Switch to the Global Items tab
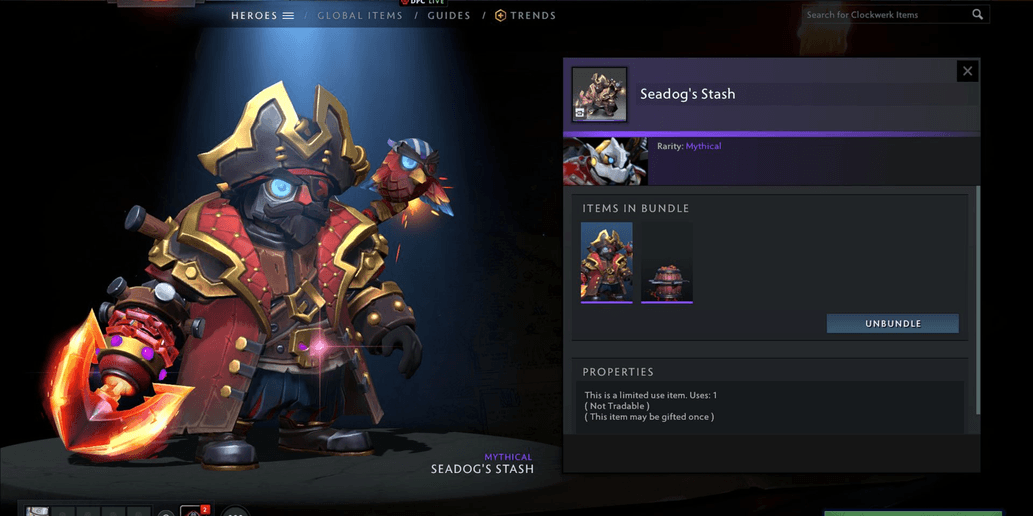 [x=360, y=16]
